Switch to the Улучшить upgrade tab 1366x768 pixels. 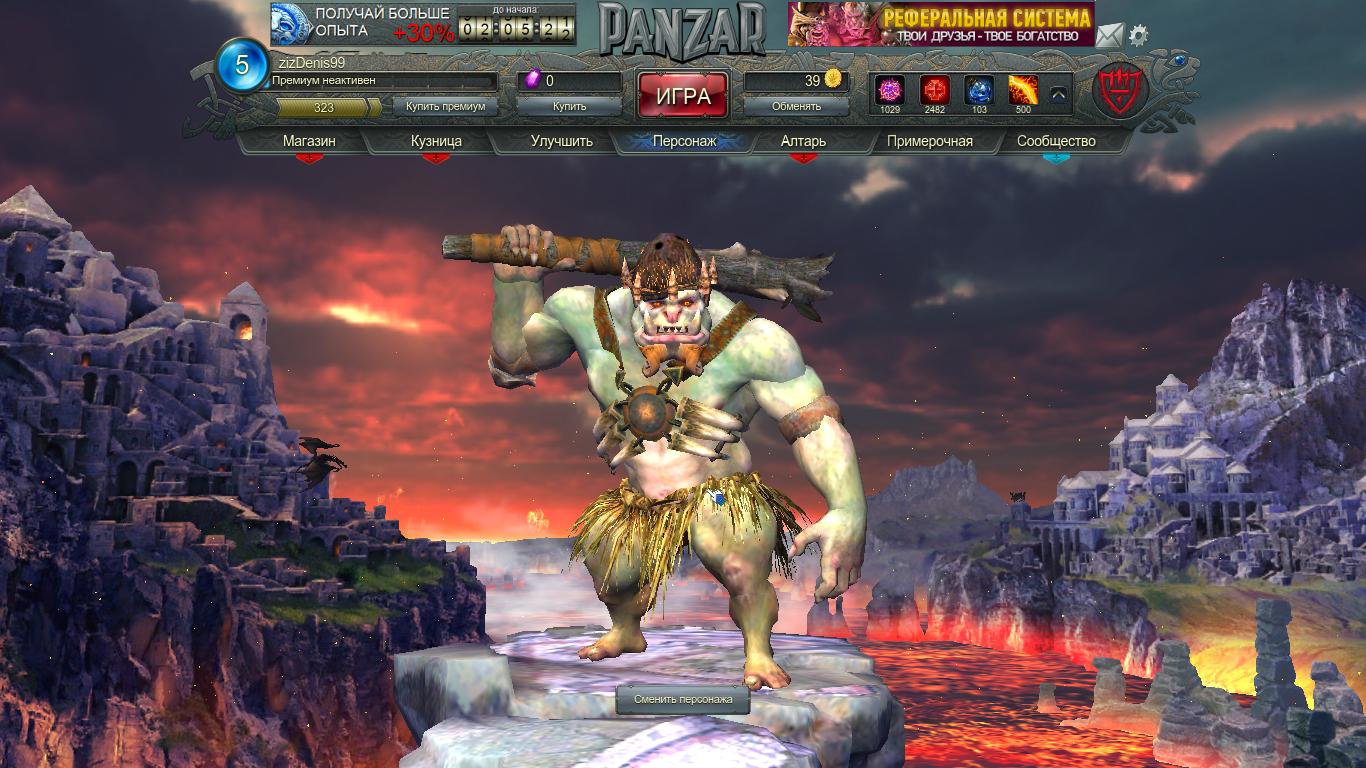[x=561, y=141]
